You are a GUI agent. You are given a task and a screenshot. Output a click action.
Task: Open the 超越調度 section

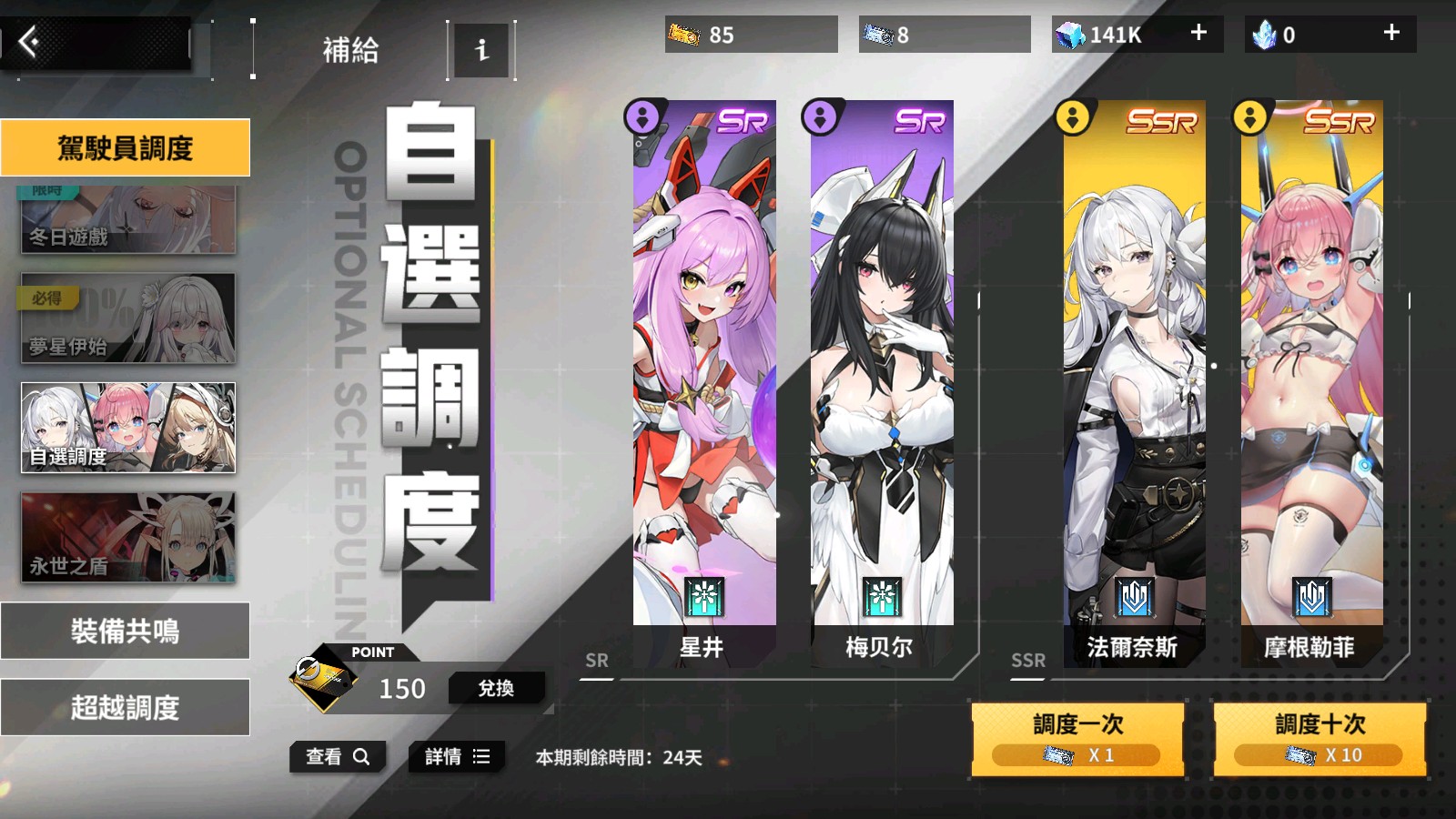coord(126,706)
